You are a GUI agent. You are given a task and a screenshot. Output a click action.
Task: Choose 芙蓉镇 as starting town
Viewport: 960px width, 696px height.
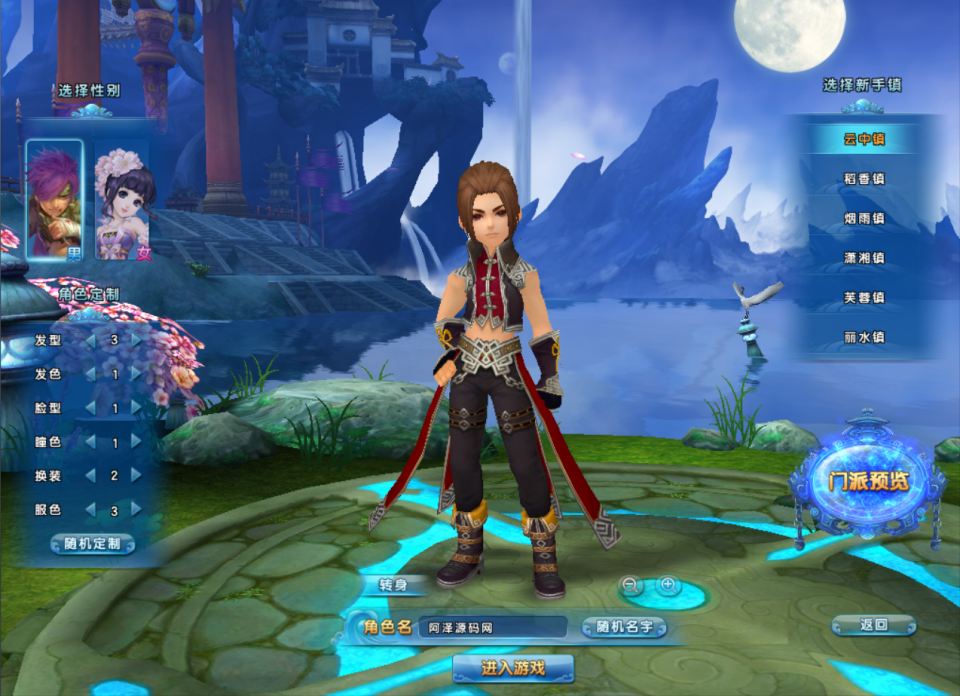pos(864,298)
